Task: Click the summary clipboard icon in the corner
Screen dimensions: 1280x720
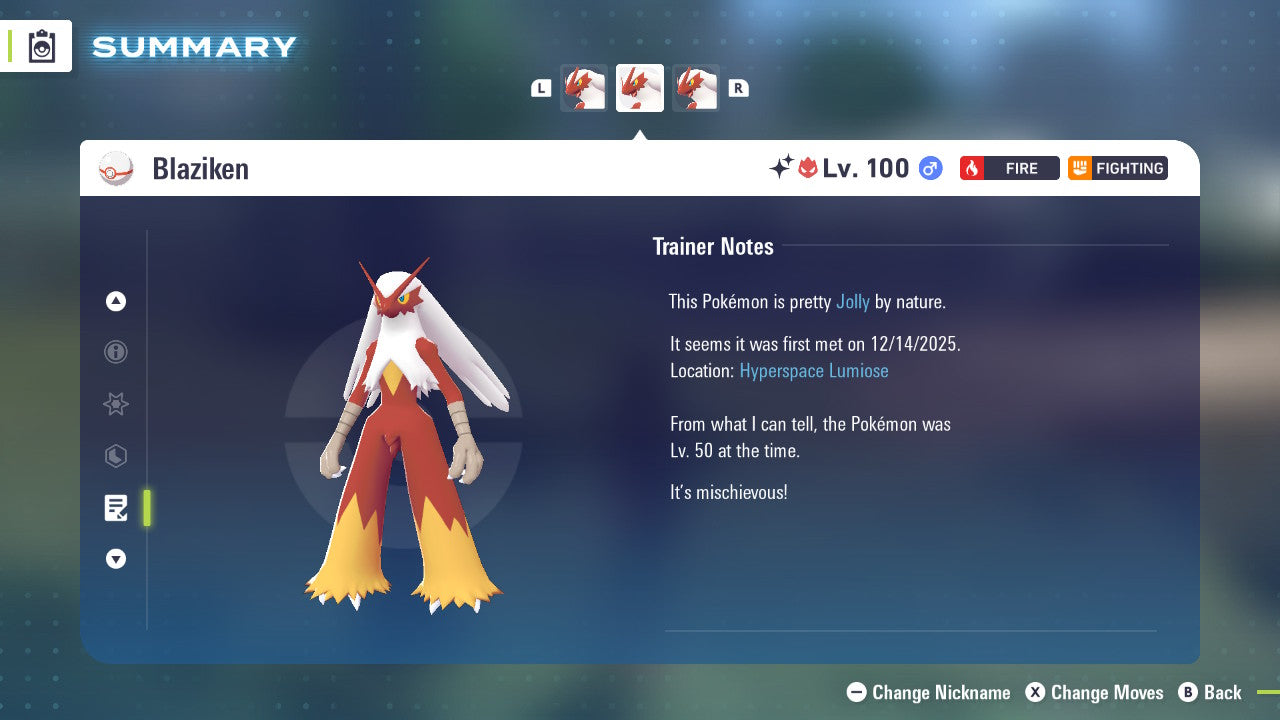Action: [x=42, y=46]
